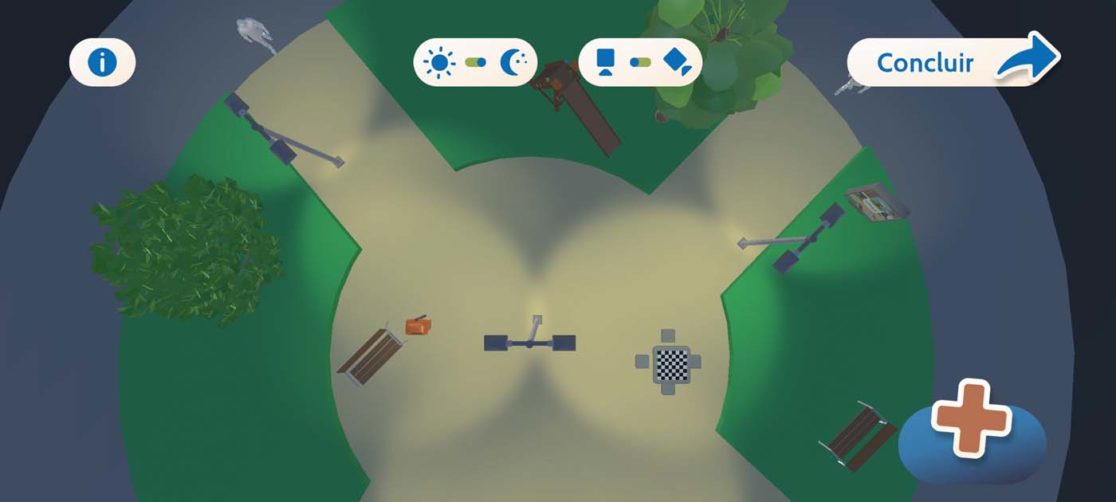
Task: Open the info panel
Action: [x=102, y=63]
